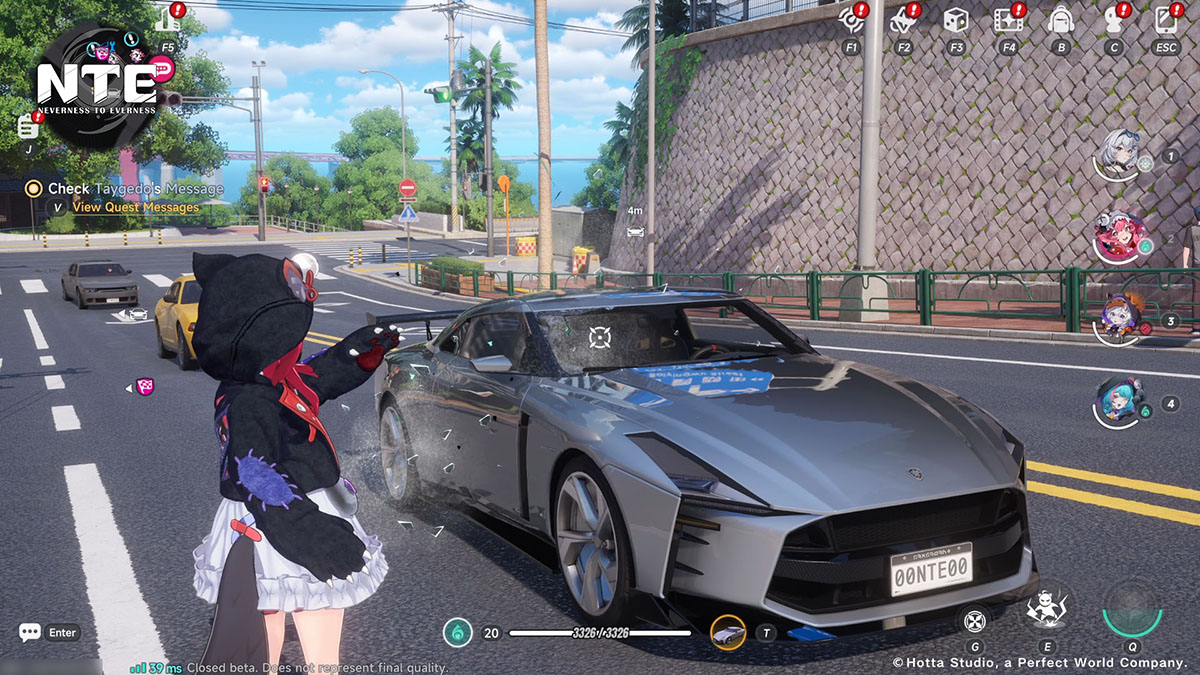Screen dimensions: 1200x675
Task: Open the chat box speech bubble
Action: 30,632
